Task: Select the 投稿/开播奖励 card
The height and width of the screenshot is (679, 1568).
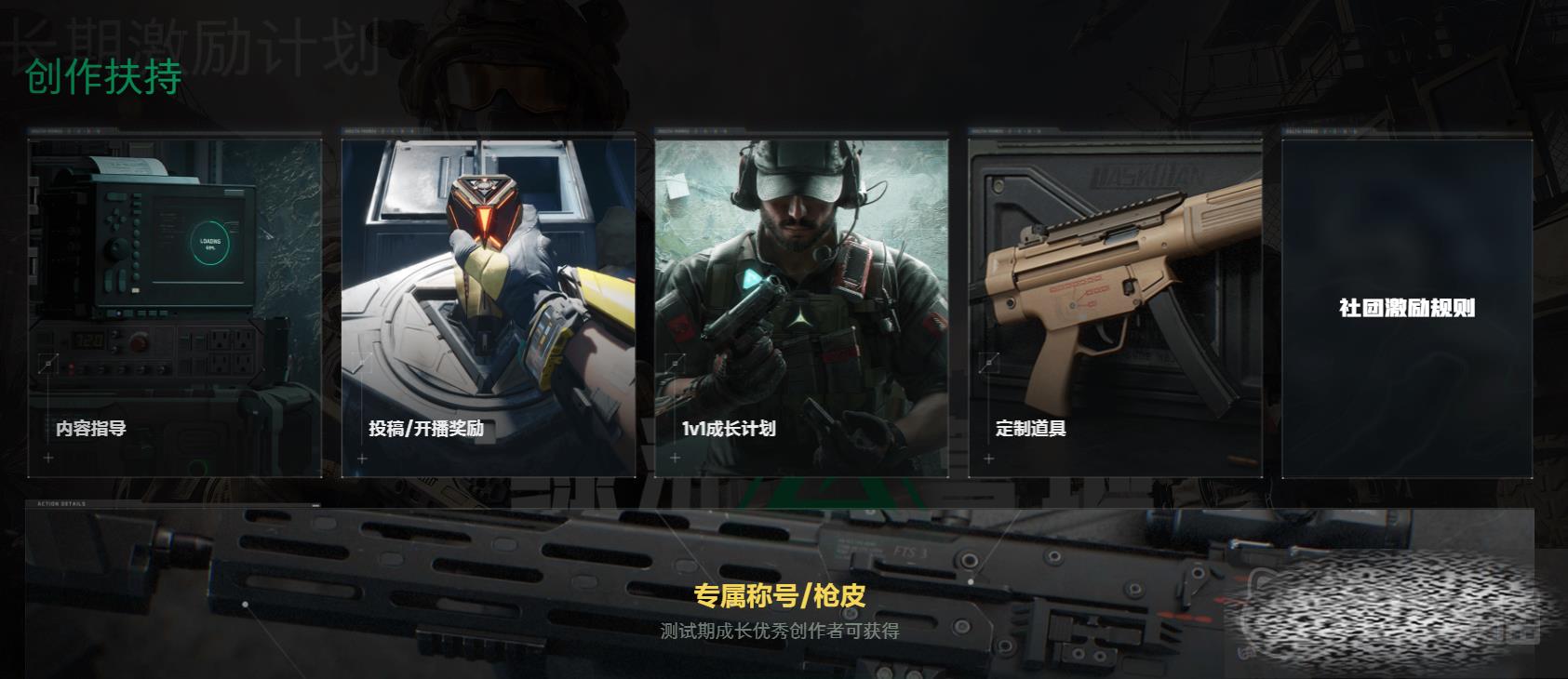Action: point(488,307)
